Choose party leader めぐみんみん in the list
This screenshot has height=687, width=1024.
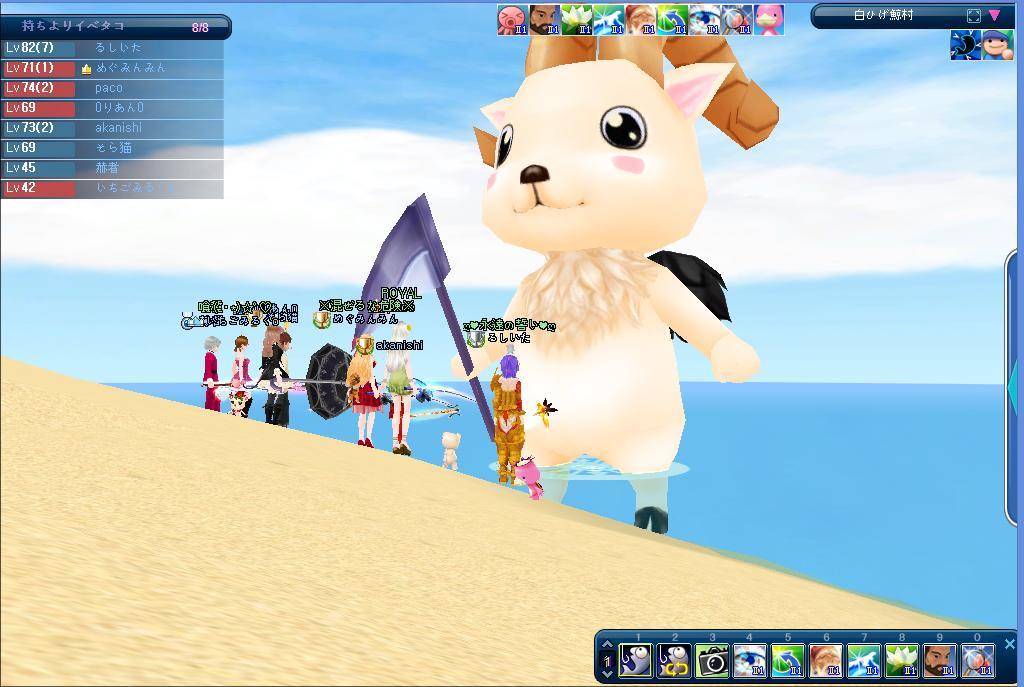click(x=130, y=68)
